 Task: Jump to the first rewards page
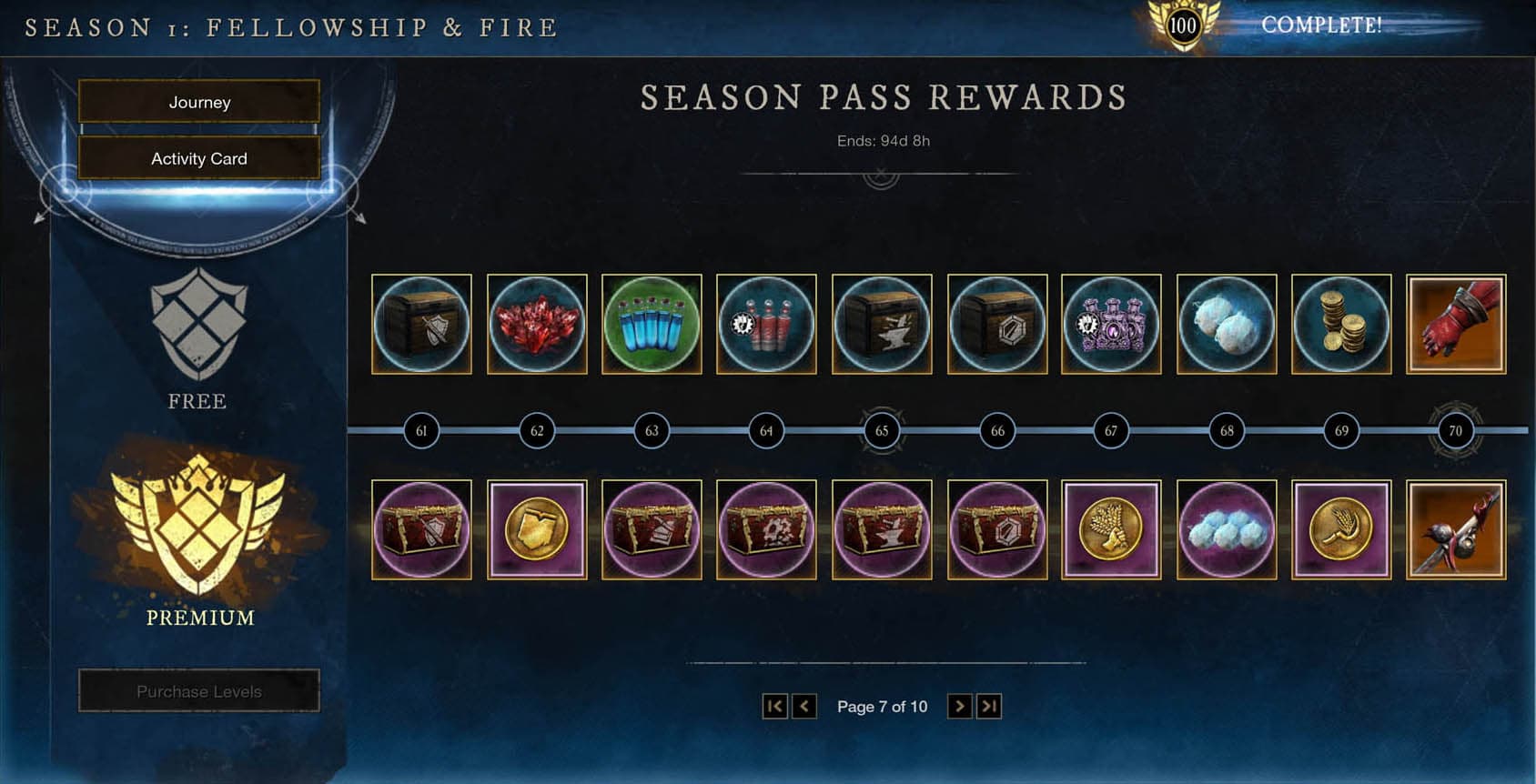(x=774, y=706)
